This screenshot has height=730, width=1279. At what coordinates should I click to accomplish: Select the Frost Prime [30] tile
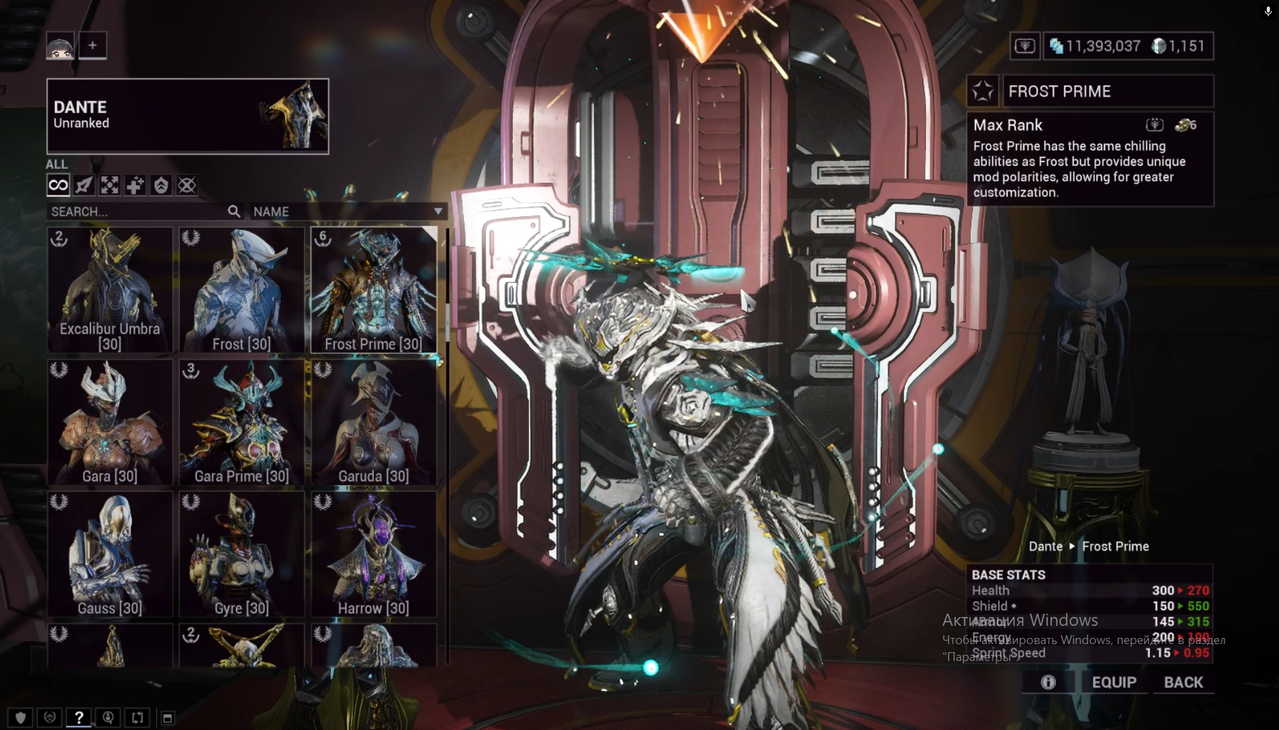coord(374,290)
